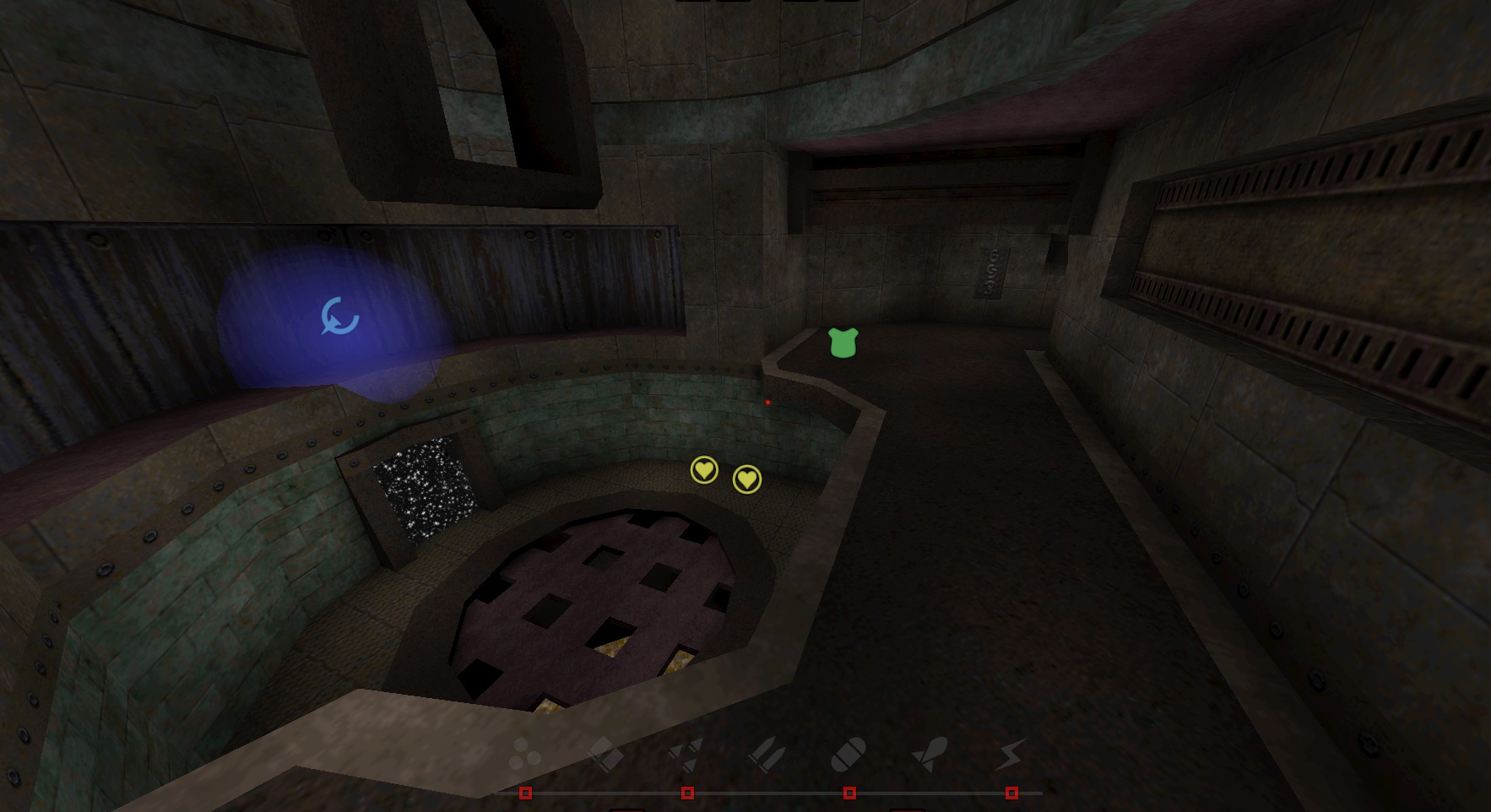
Task: Activate the lightning bolt weapon icon
Action: point(1010,753)
